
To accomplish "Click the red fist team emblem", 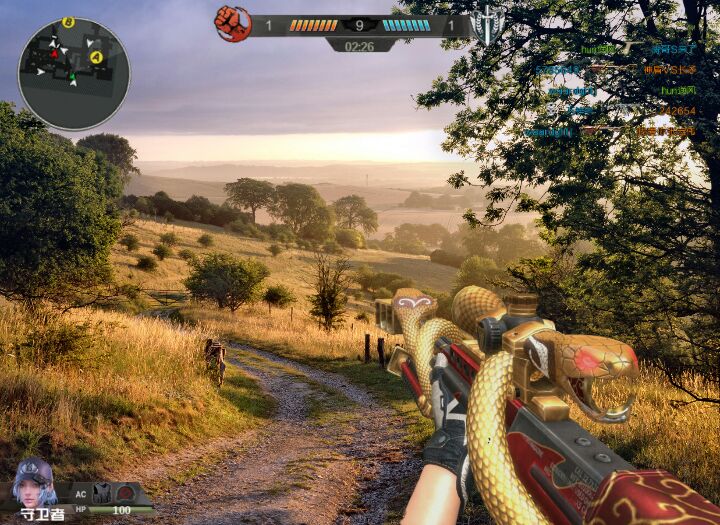I will click(x=232, y=23).
